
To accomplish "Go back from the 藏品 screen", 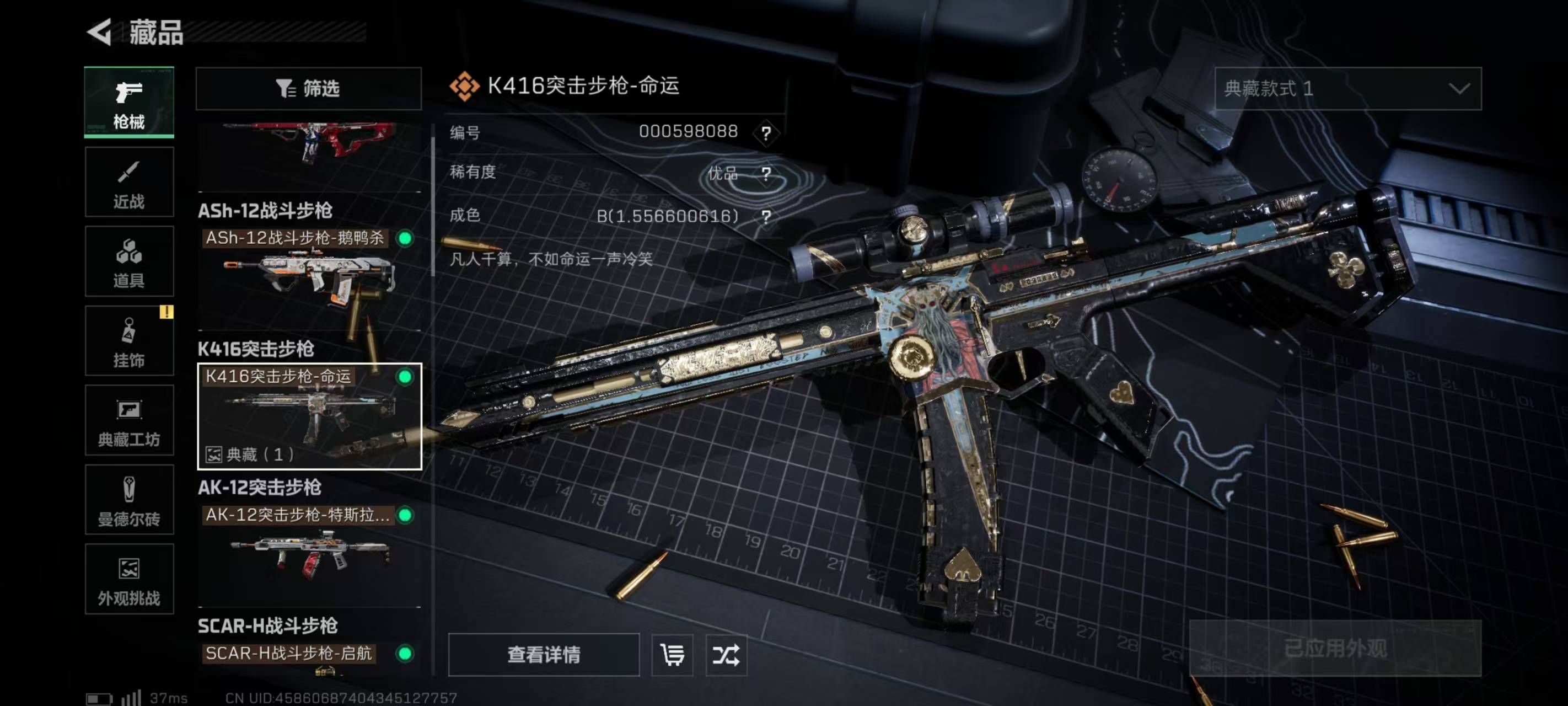I will click(x=100, y=33).
